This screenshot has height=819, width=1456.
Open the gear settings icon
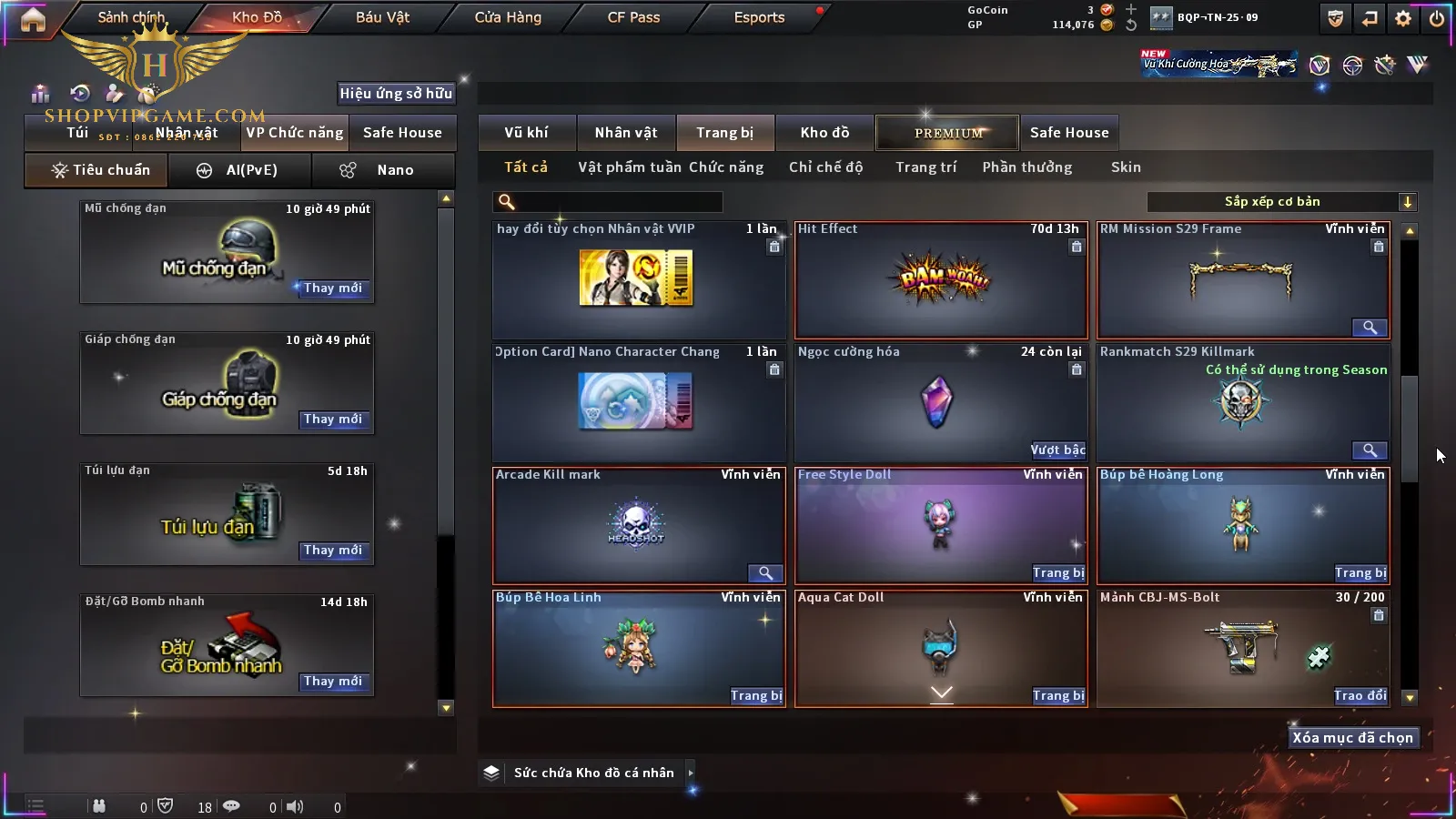tap(1403, 18)
